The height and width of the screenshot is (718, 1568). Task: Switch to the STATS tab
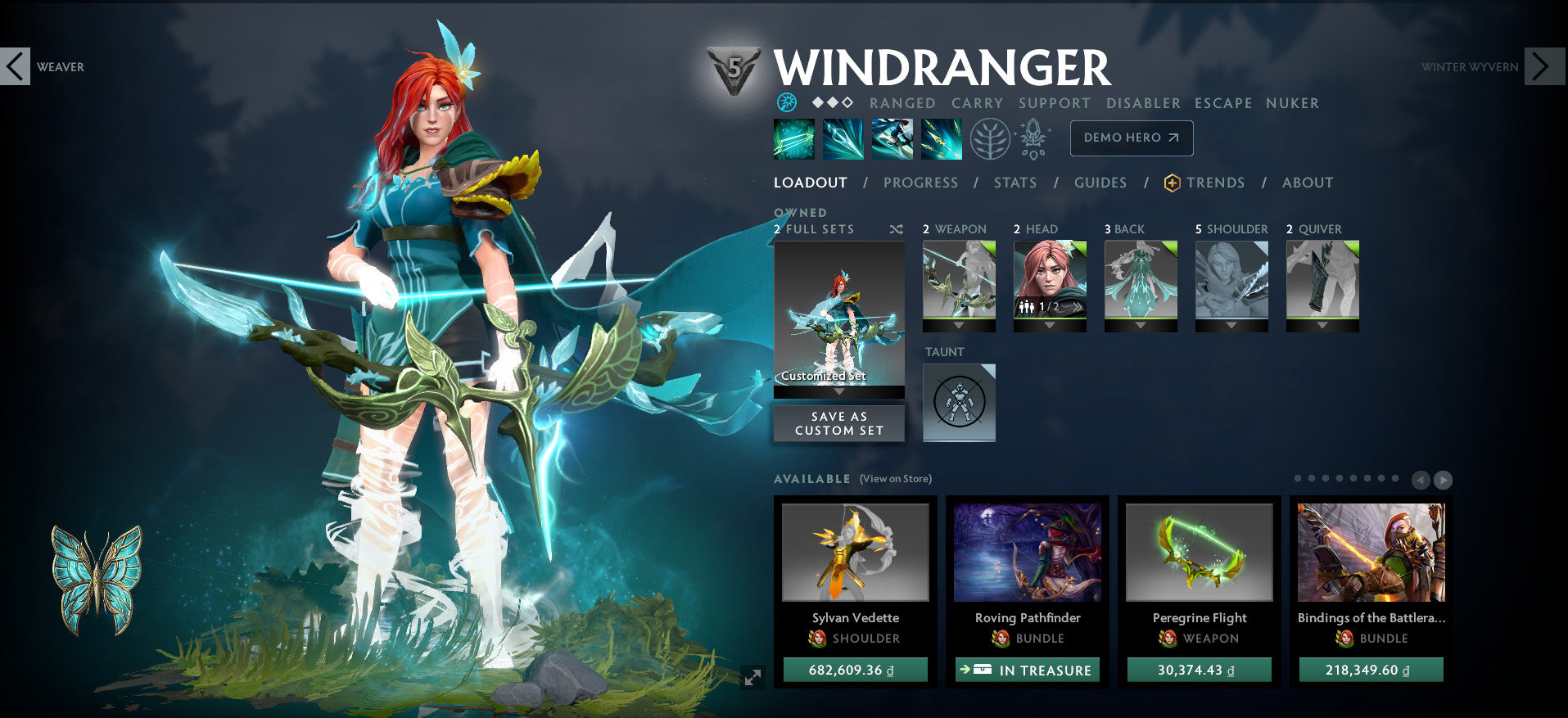[1015, 183]
